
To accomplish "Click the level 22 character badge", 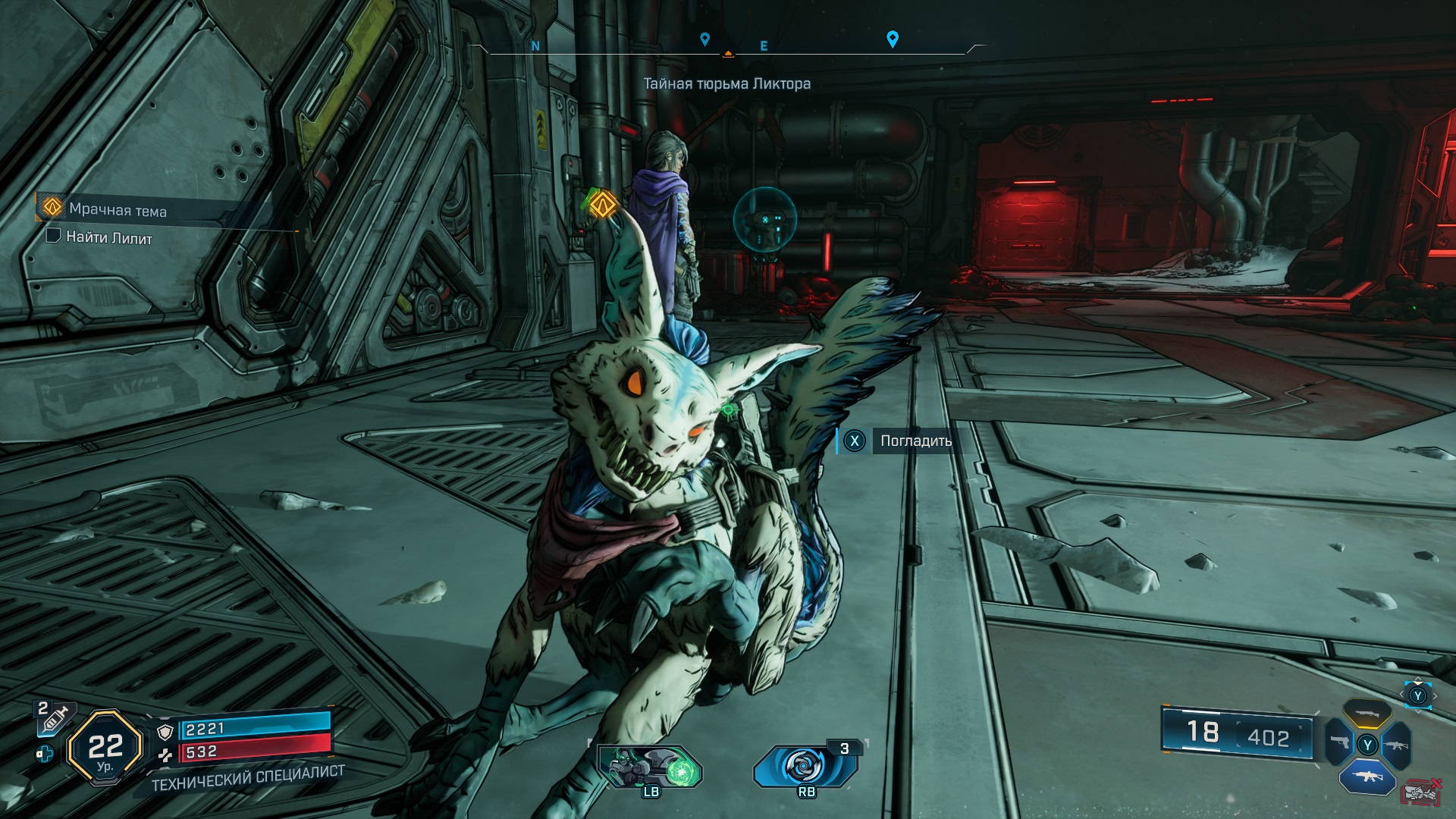I will click(105, 747).
